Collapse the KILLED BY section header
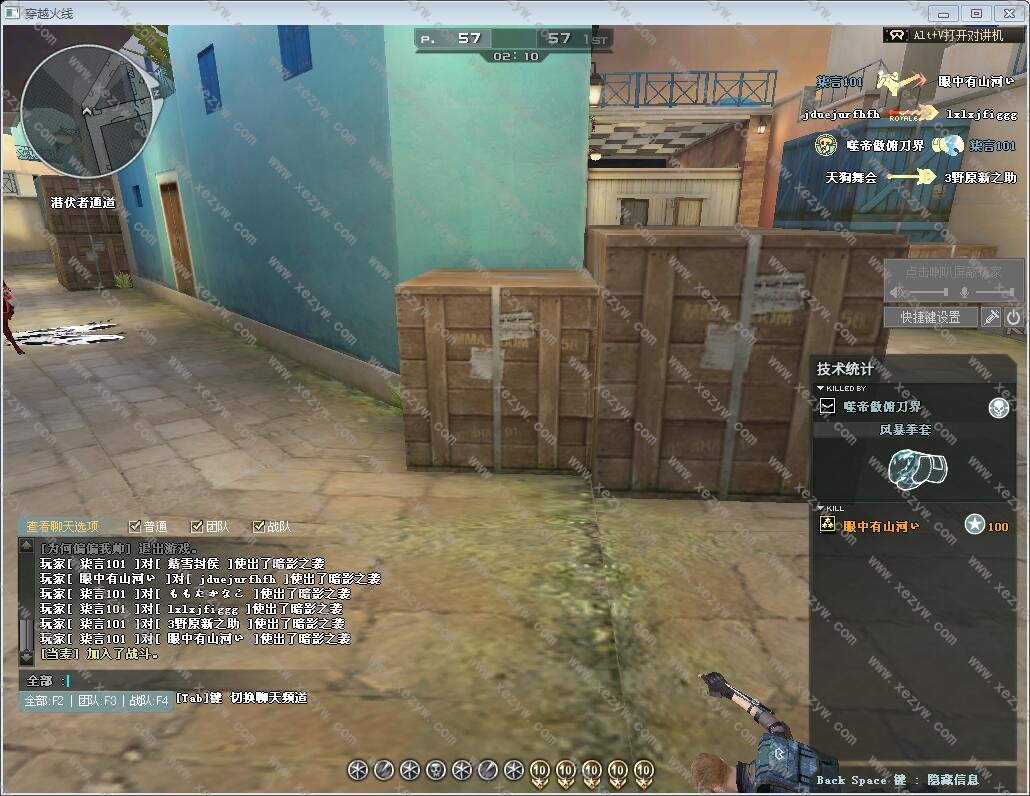The height and width of the screenshot is (796, 1030). pyautogui.click(x=840, y=388)
